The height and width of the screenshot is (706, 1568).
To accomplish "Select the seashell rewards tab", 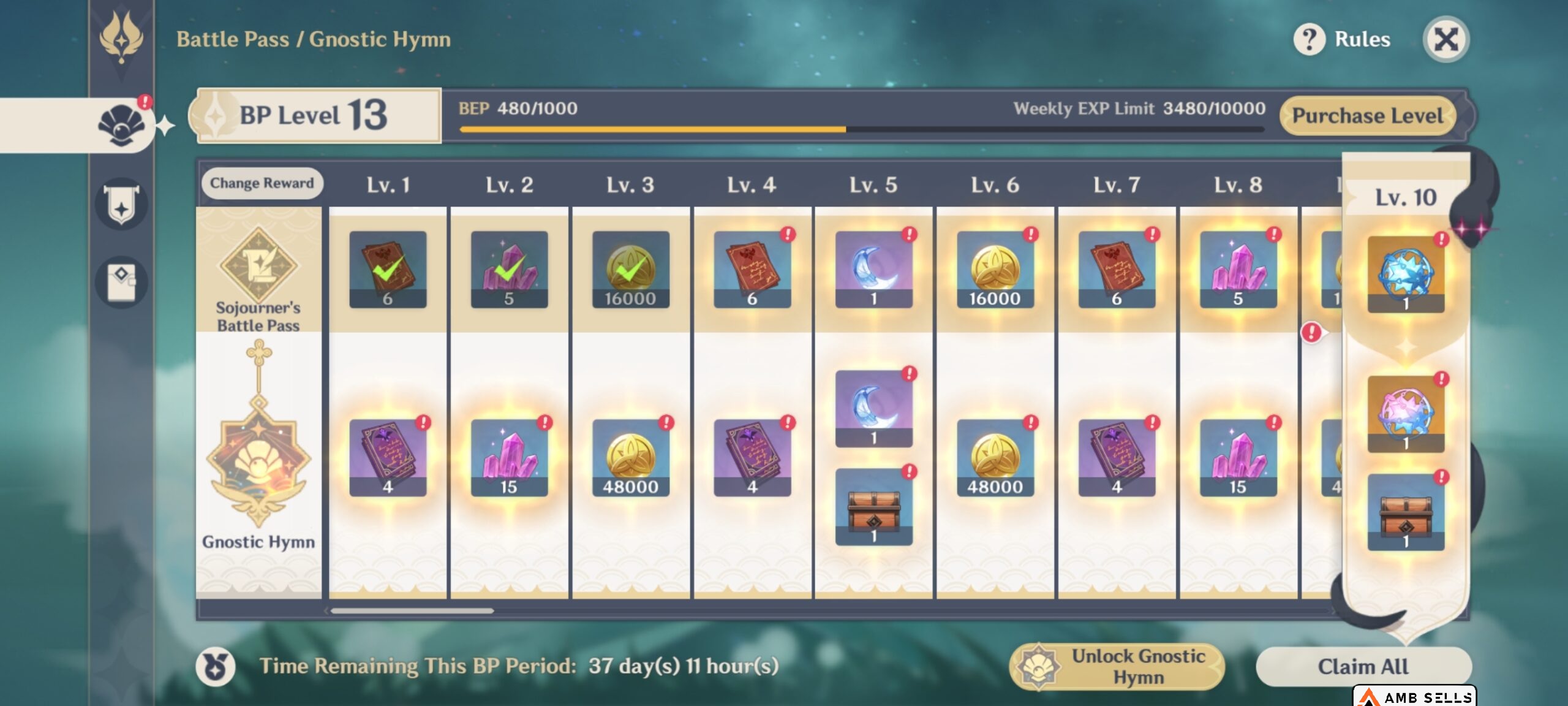I will click(x=121, y=126).
